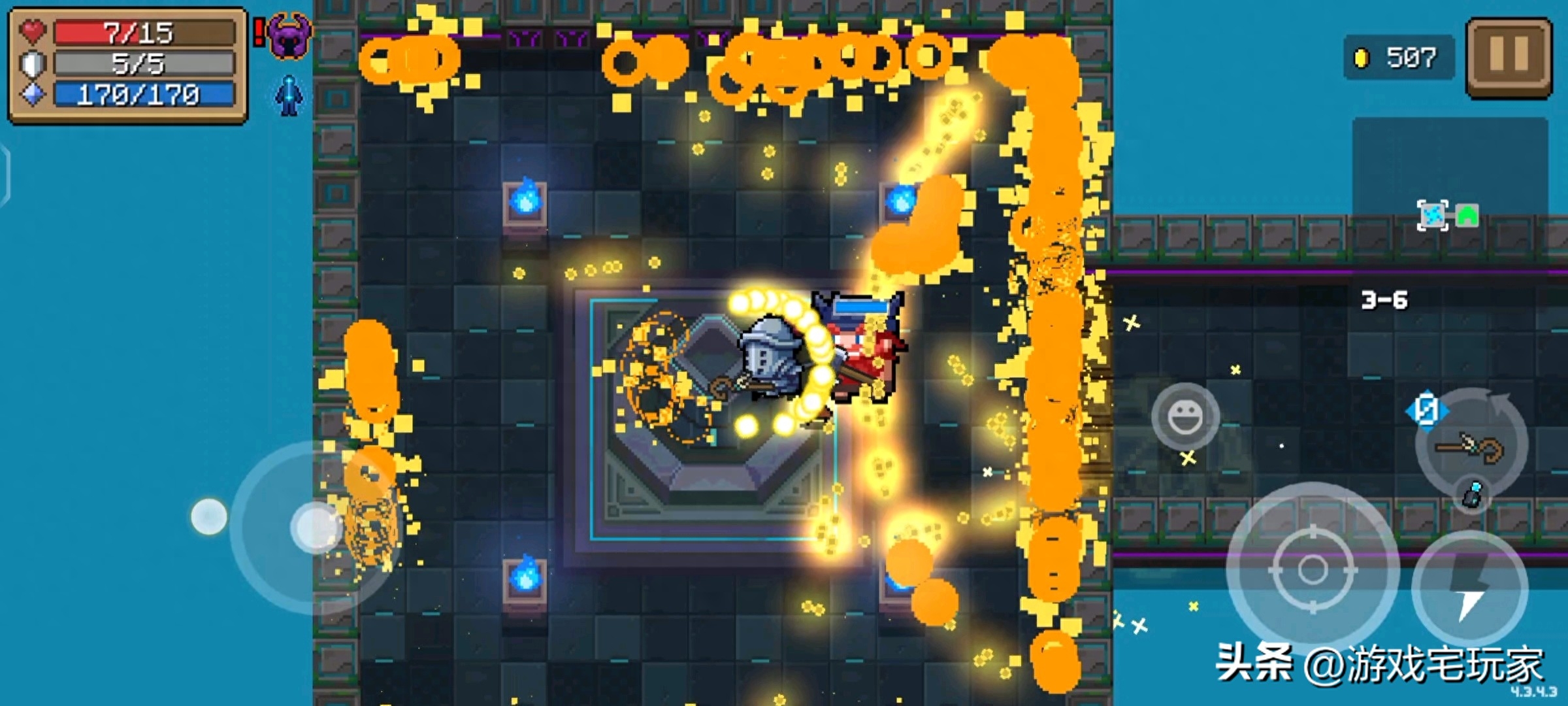Tap the purple horned boss icon
Image resolution: width=1568 pixels, height=706 pixels.
point(289,35)
